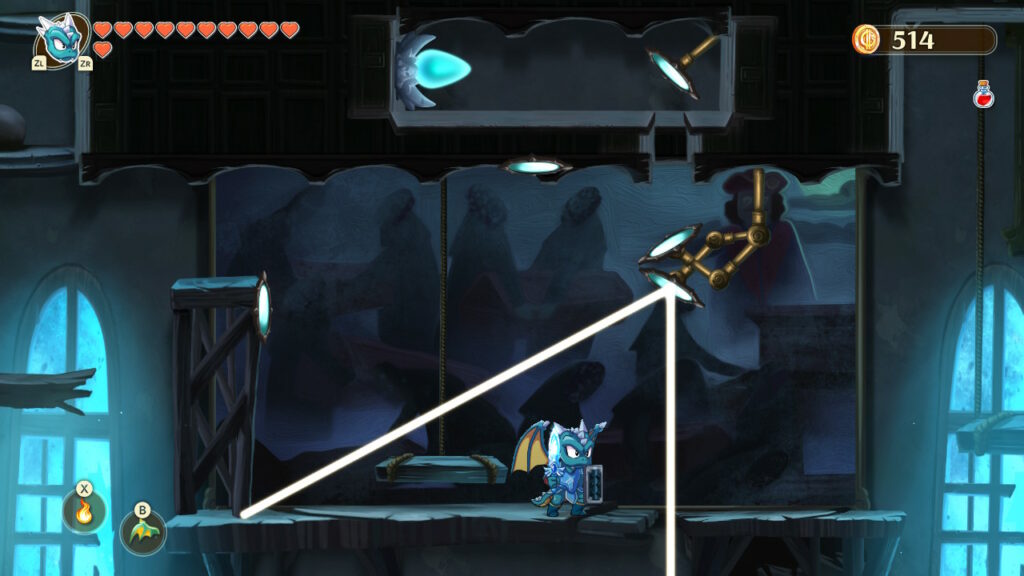
Task: Select the dragon character portrait
Action: coord(60,40)
